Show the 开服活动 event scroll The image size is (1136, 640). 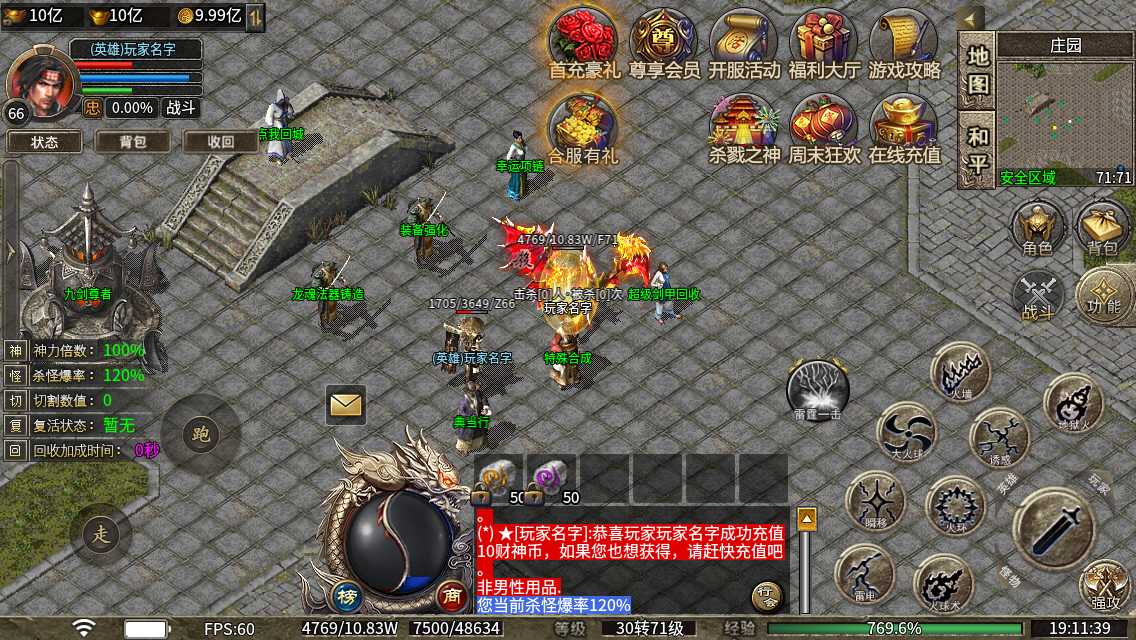click(744, 40)
